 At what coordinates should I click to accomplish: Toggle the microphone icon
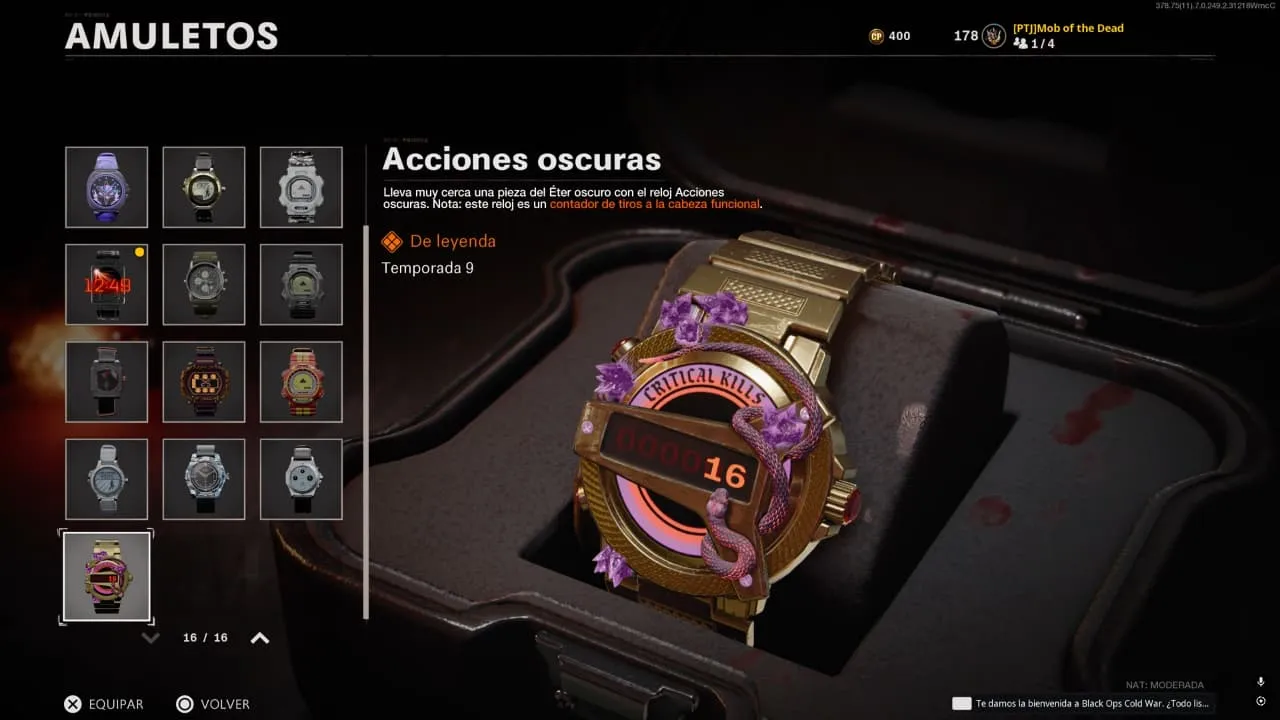point(1260,682)
